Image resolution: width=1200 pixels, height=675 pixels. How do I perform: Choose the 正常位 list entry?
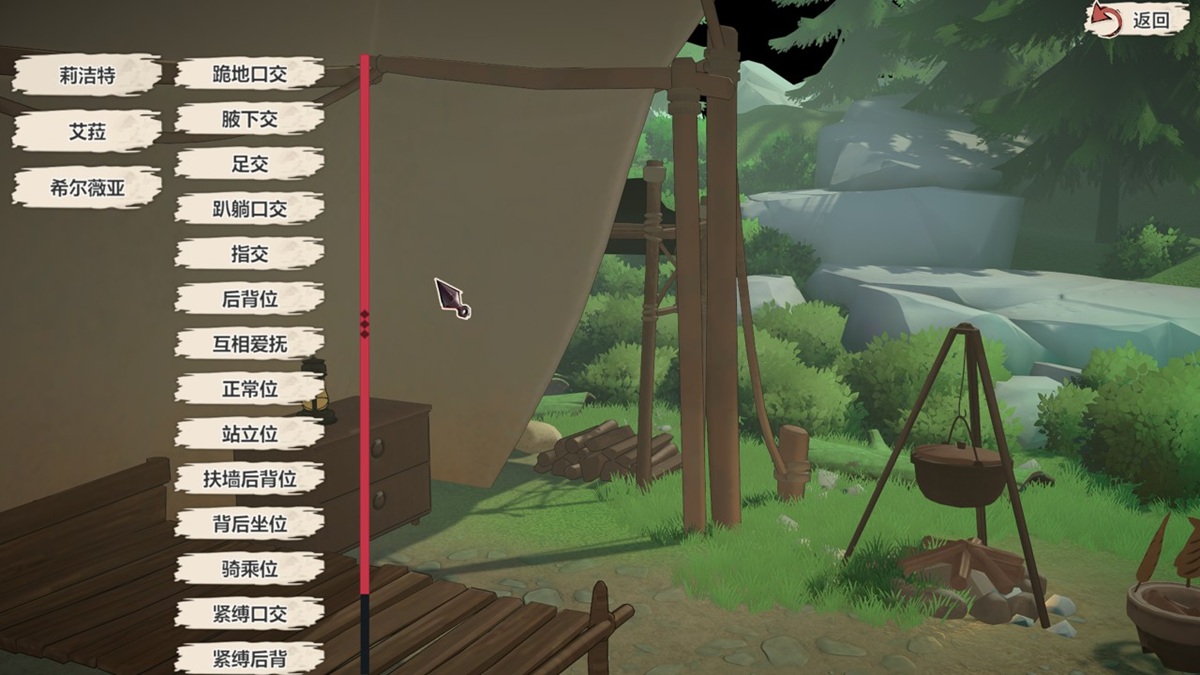pos(249,389)
